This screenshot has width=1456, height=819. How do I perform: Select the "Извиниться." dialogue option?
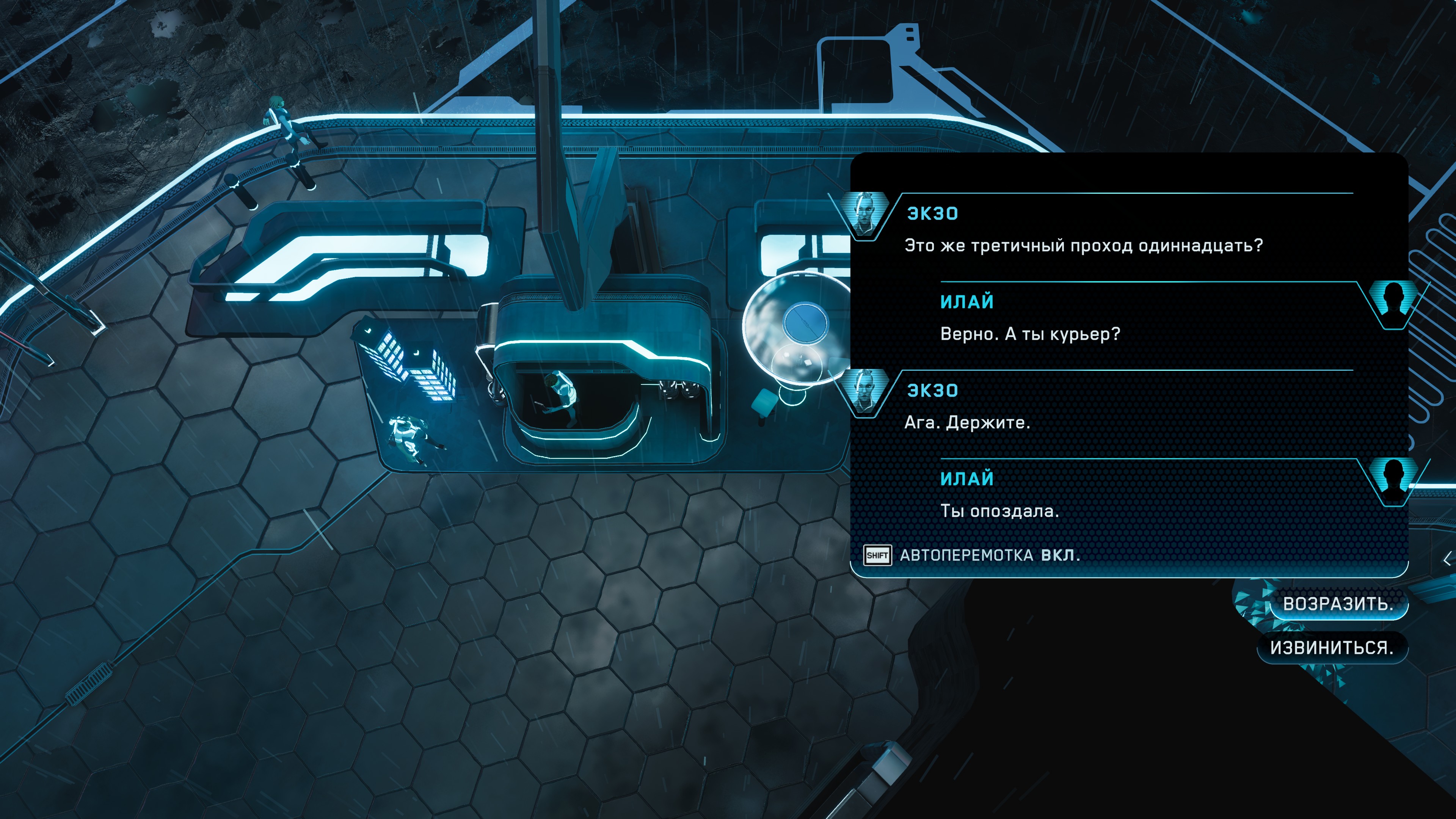(1331, 647)
